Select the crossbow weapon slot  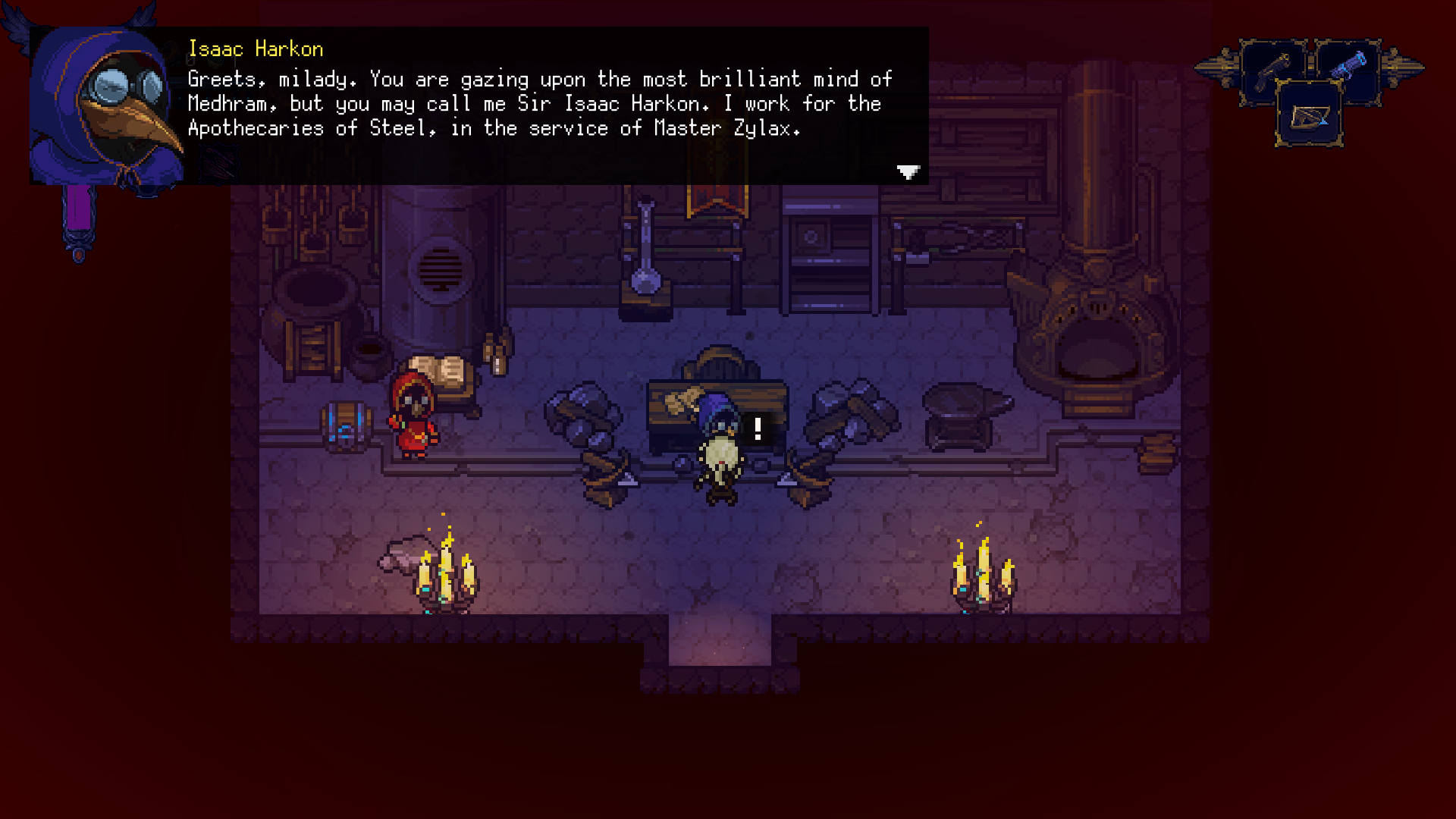click(x=1310, y=116)
